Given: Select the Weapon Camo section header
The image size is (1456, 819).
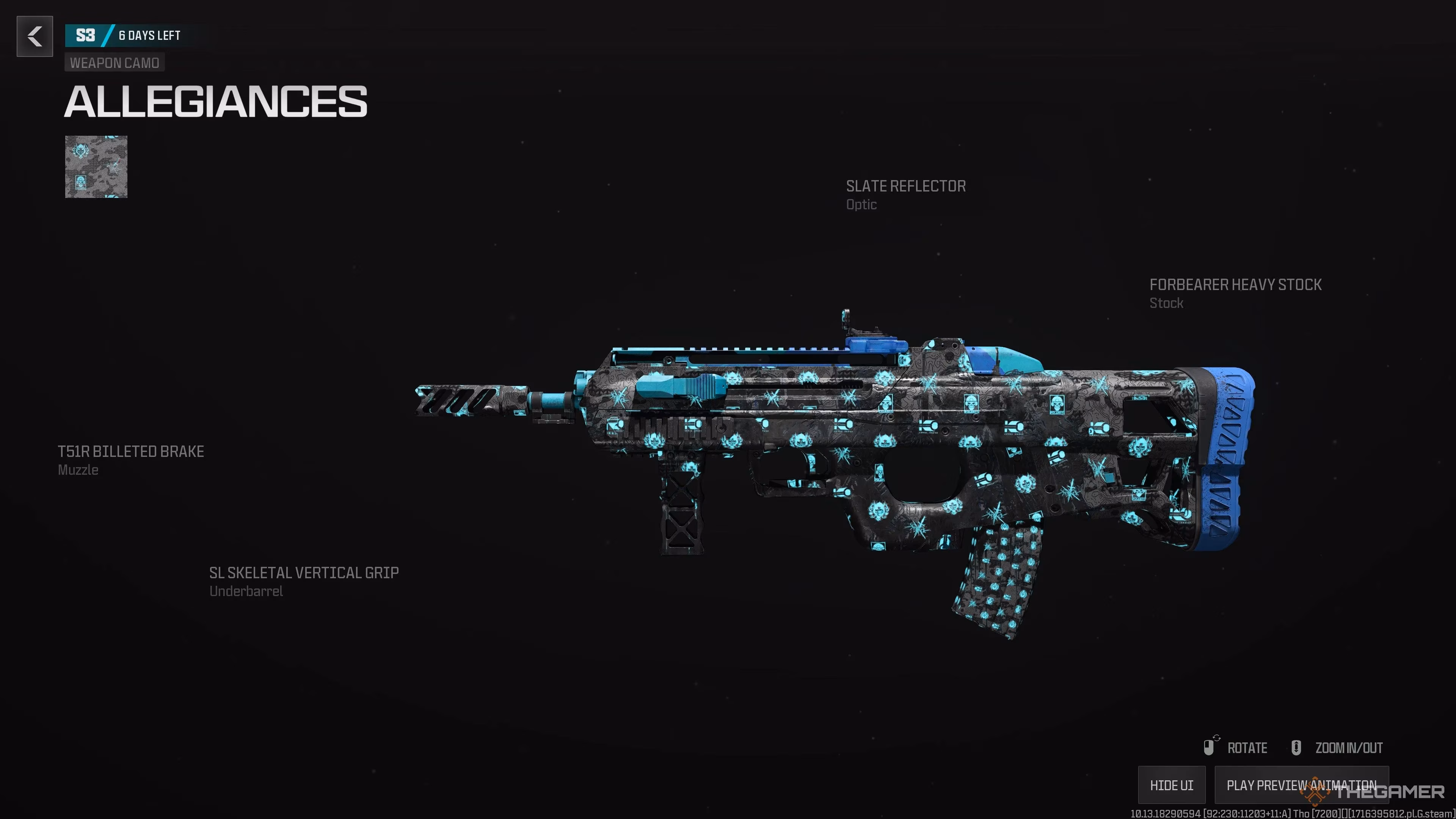Looking at the screenshot, I should coord(114,63).
